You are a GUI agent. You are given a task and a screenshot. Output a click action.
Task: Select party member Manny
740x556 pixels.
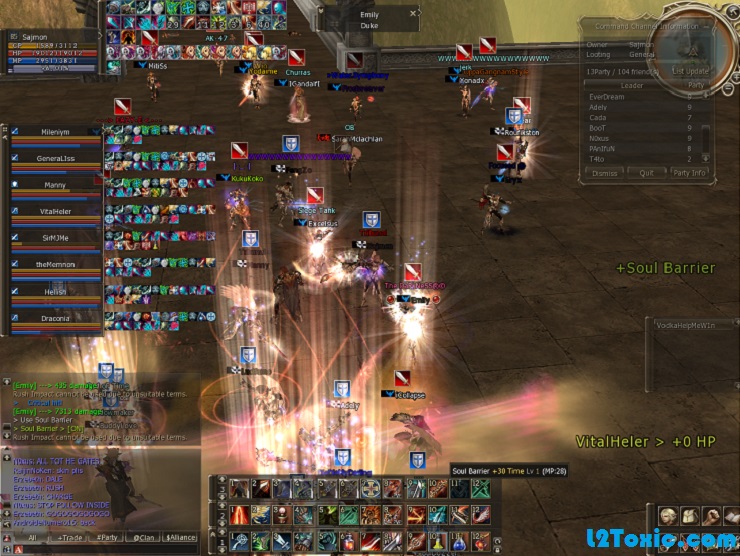point(55,185)
